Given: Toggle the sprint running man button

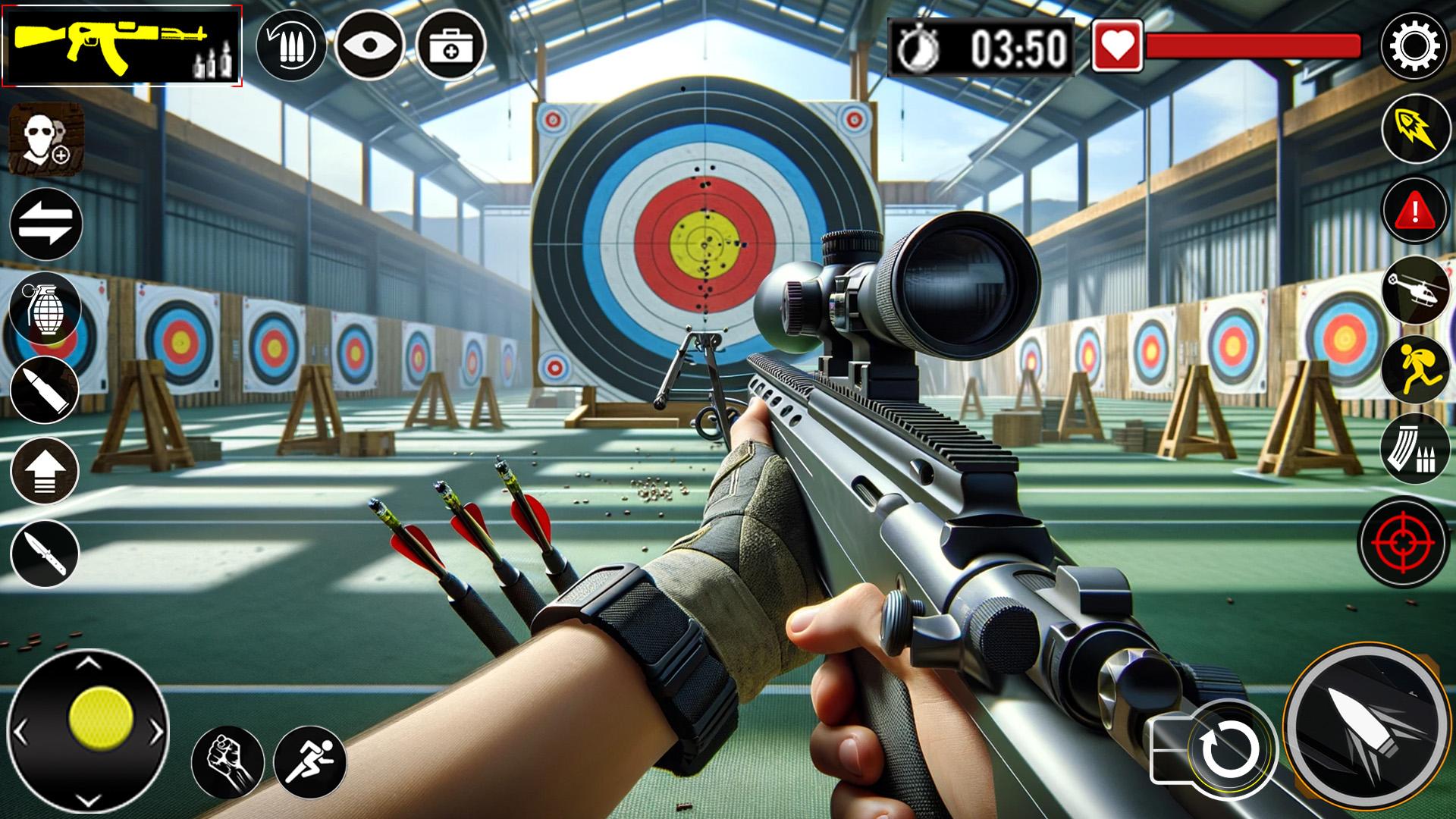Looking at the screenshot, I should click(x=309, y=762).
